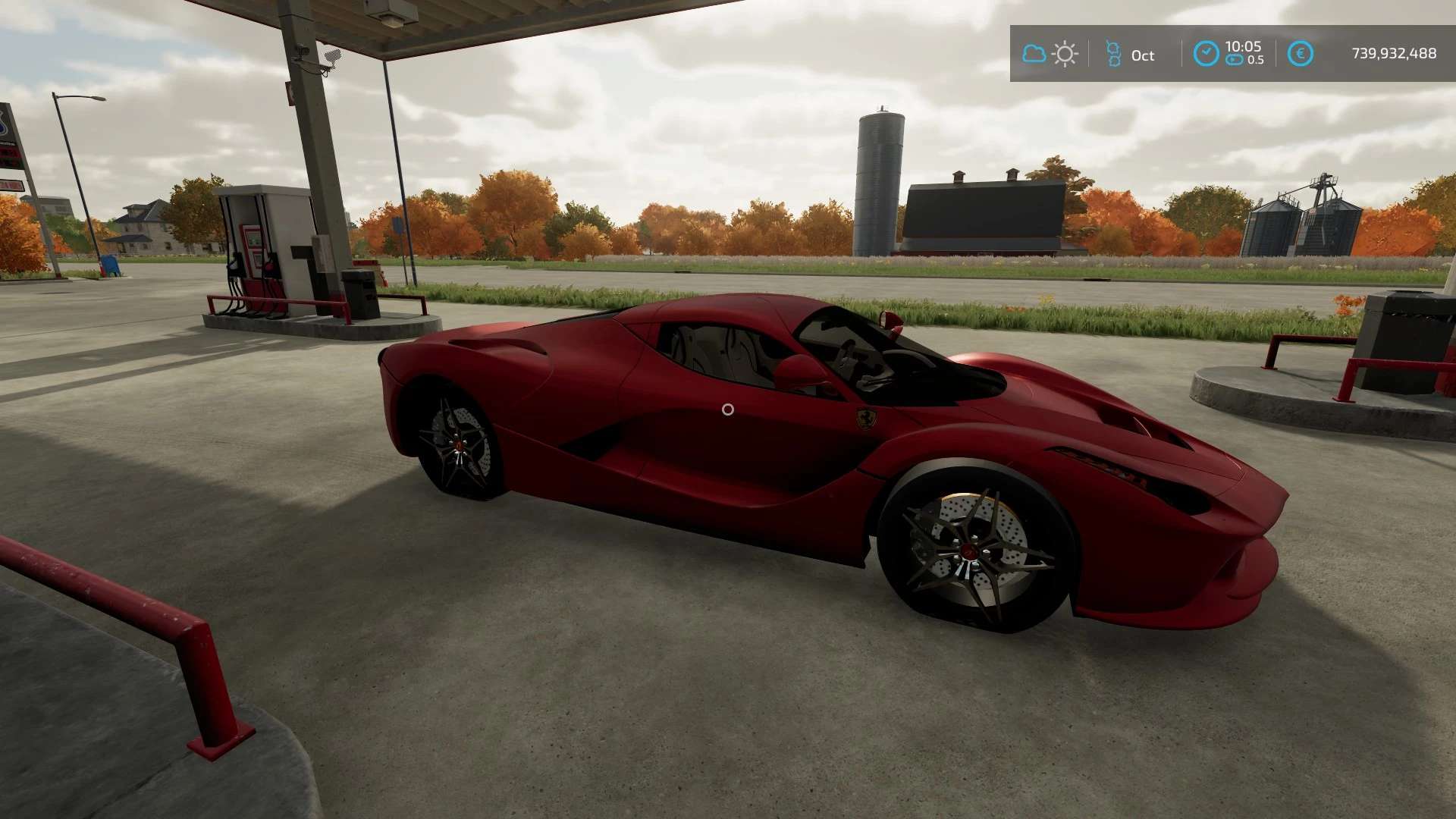The image size is (1456, 819).
Task: Click the blue clock icon
Action: (x=1206, y=54)
